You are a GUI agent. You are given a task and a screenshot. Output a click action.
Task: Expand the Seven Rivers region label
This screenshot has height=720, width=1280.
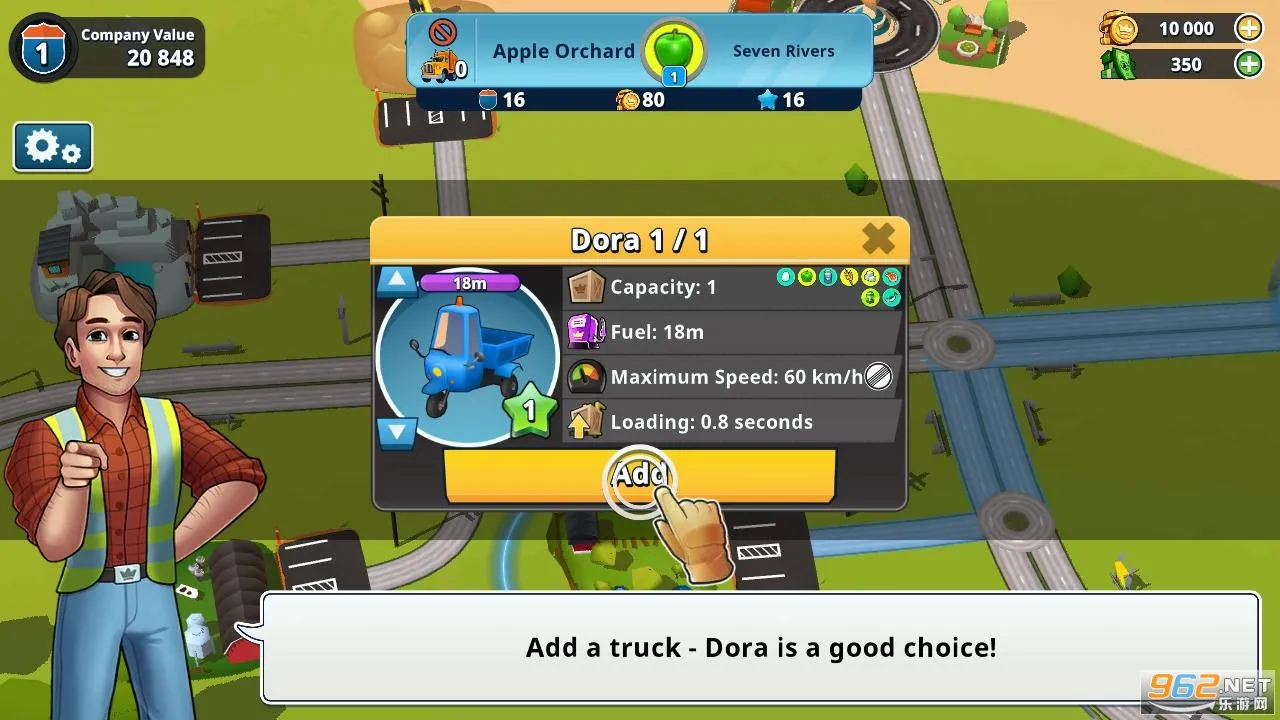[784, 50]
